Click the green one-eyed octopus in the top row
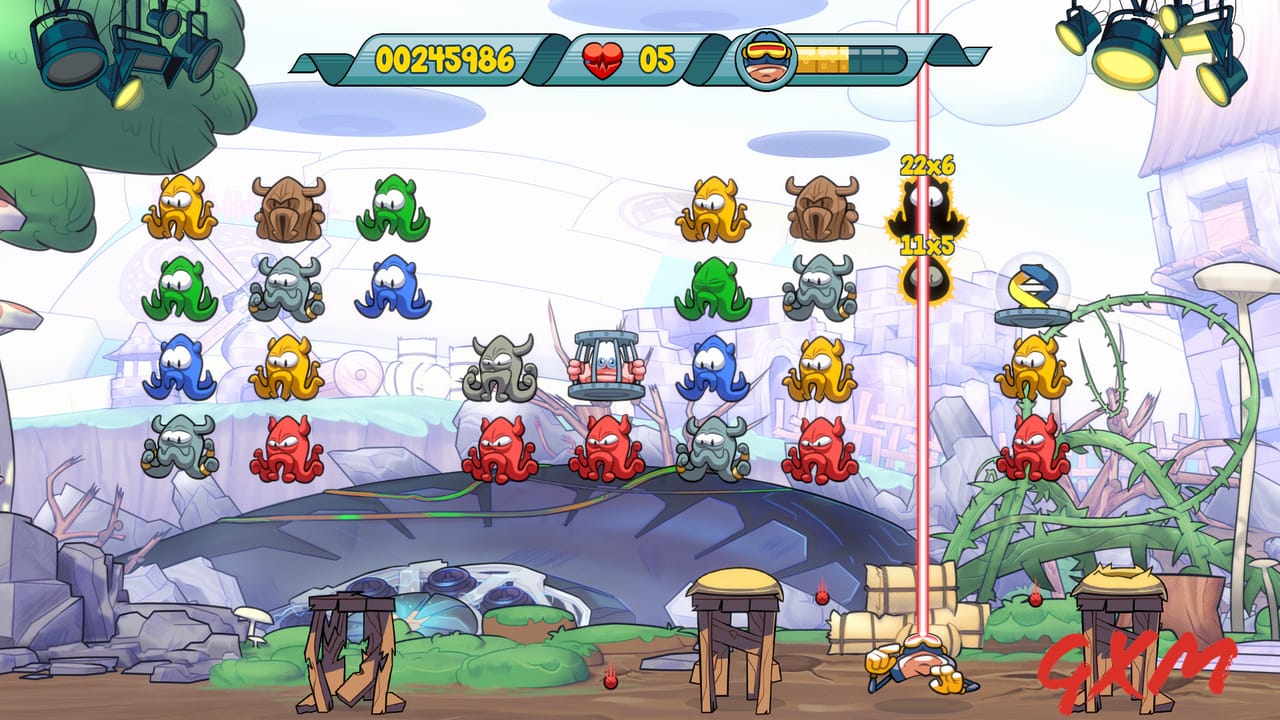 point(392,208)
